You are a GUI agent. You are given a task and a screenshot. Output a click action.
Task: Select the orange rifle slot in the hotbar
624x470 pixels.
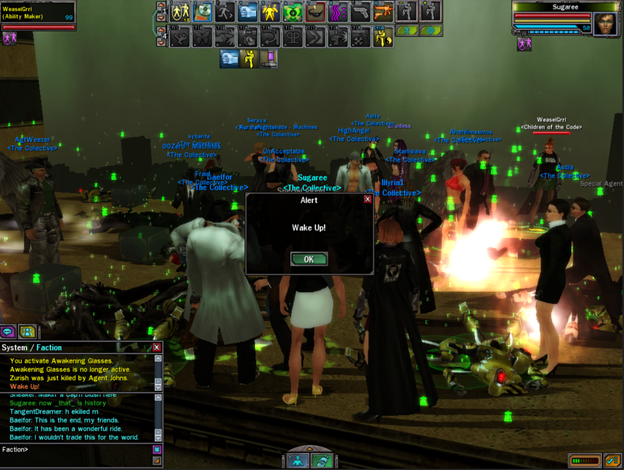point(383,13)
